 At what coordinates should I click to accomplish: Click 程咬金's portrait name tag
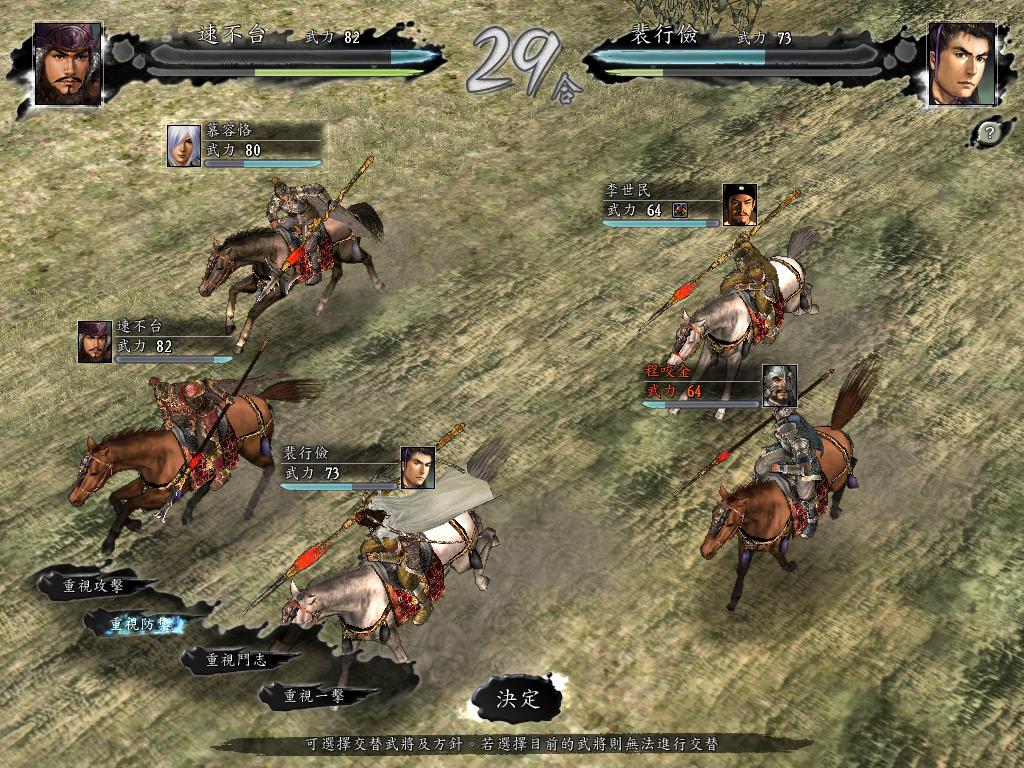(779, 386)
